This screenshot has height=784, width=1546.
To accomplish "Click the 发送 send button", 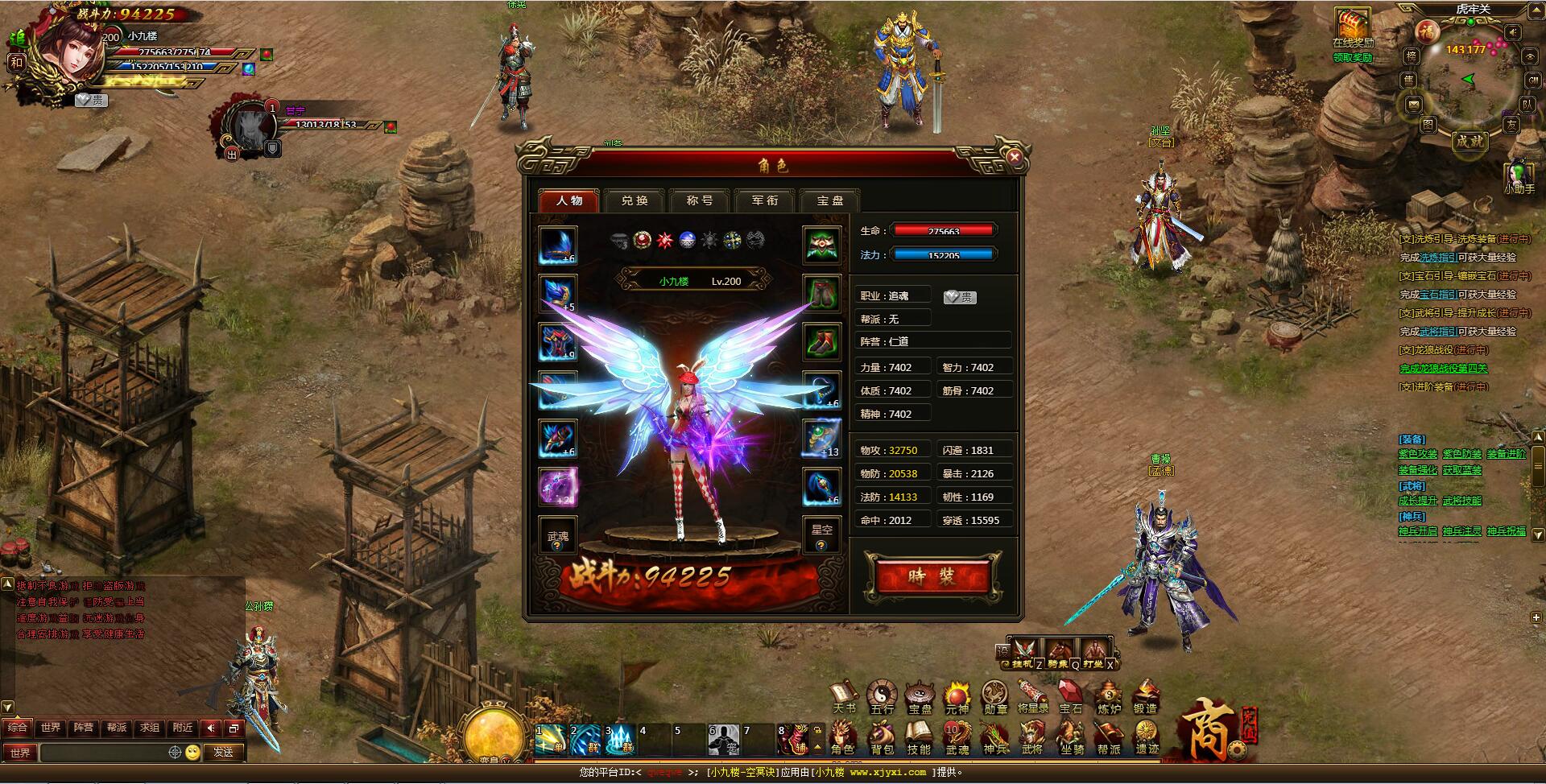I will click(x=223, y=752).
